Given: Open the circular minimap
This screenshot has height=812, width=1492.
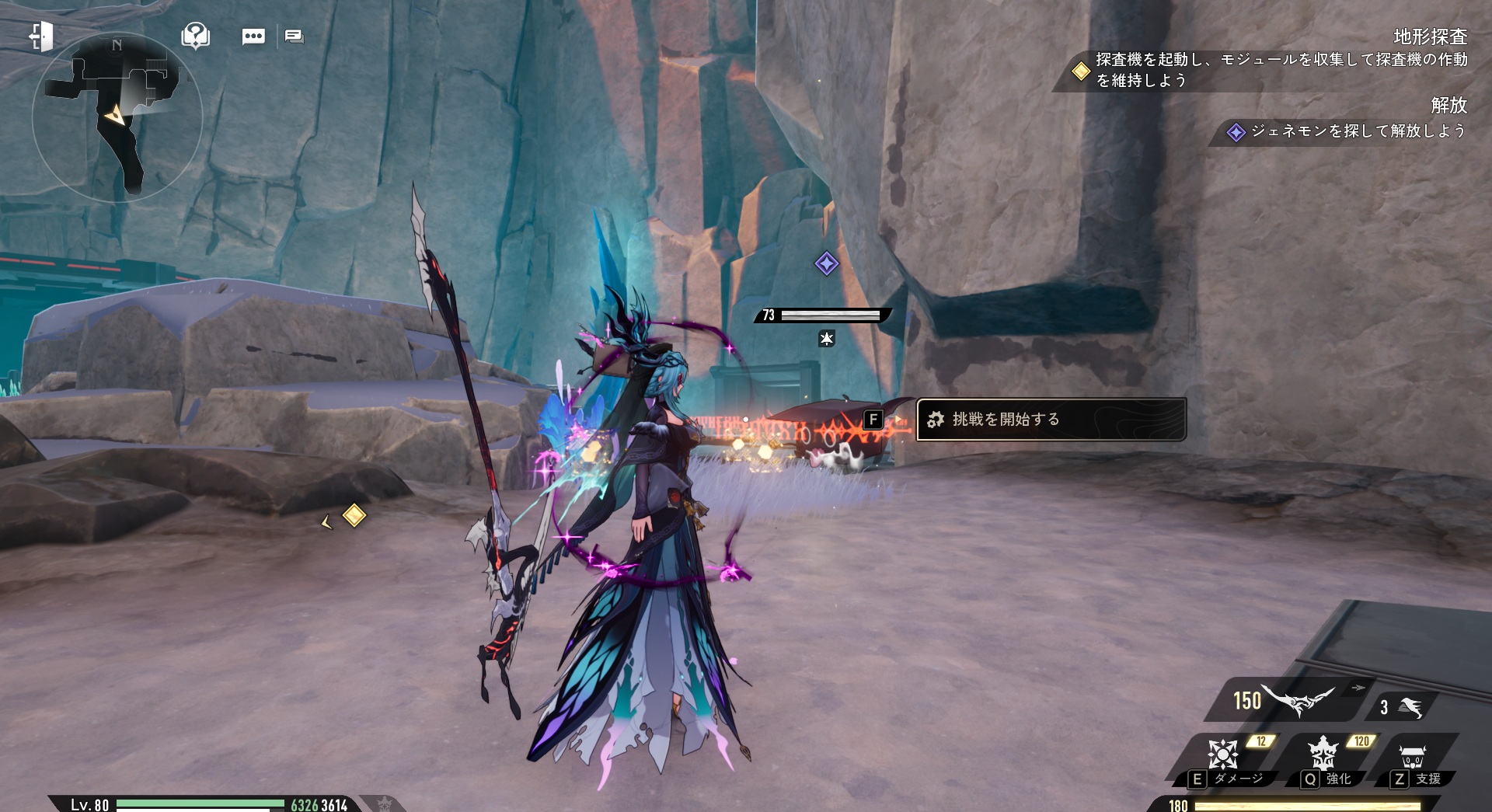Looking at the screenshot, I should 117,118.
